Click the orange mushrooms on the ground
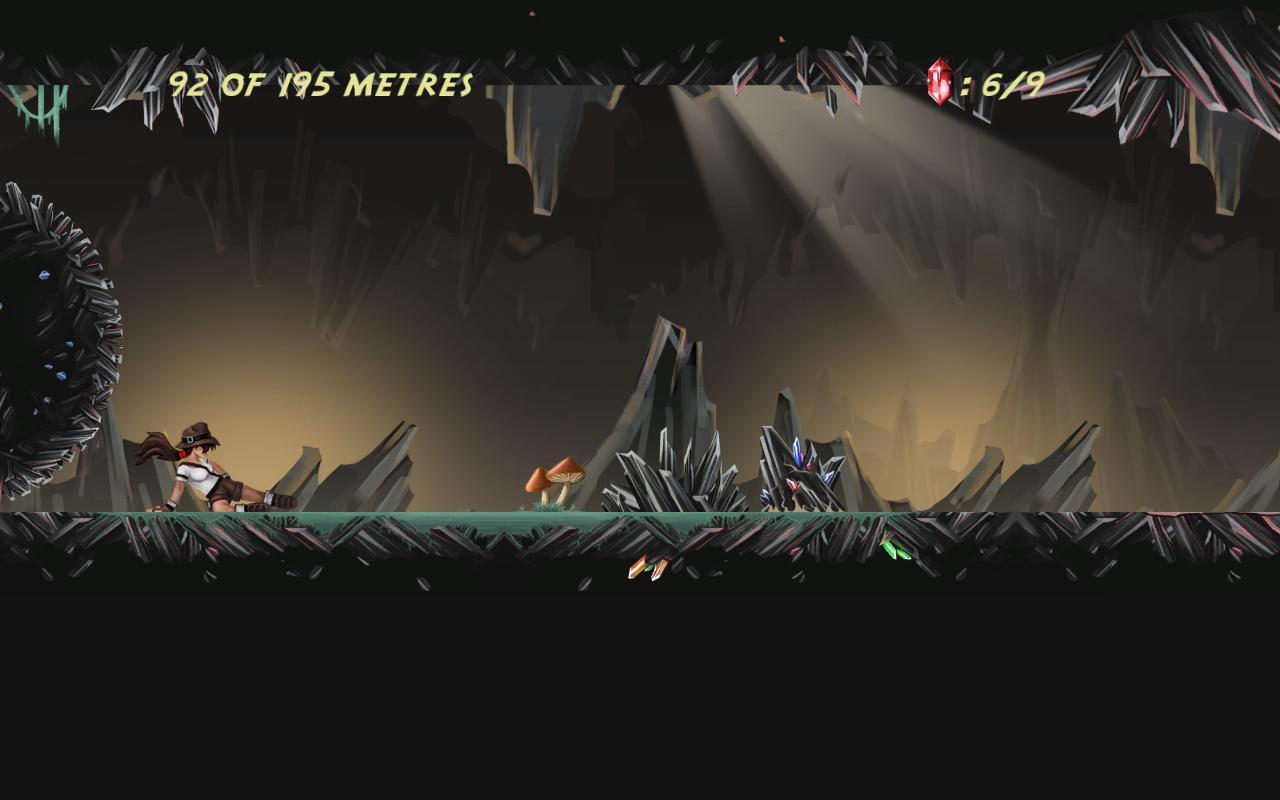Viewport: 1280px width, 800px height. point(555,480)
